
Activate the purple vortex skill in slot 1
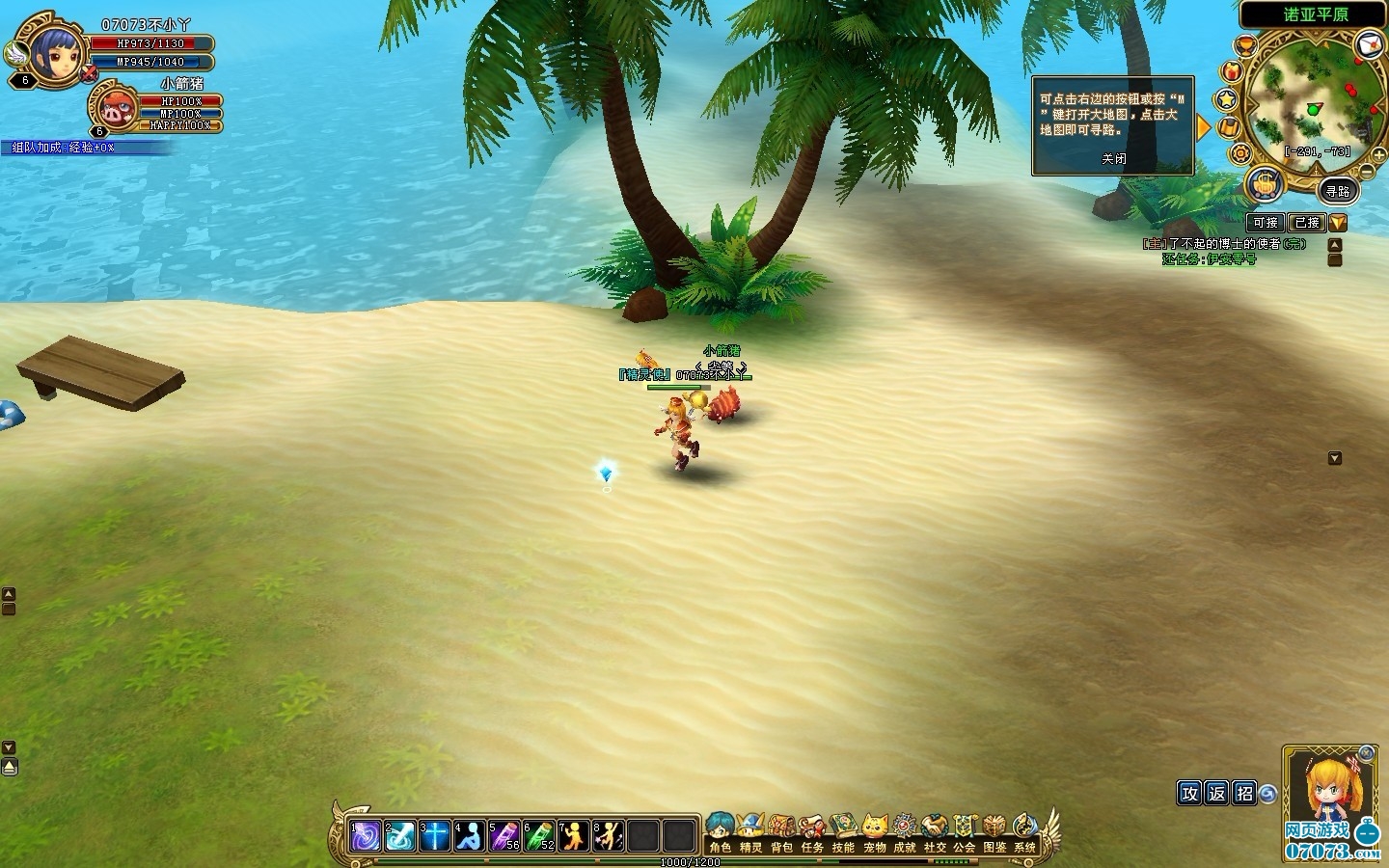click(365, 835)
